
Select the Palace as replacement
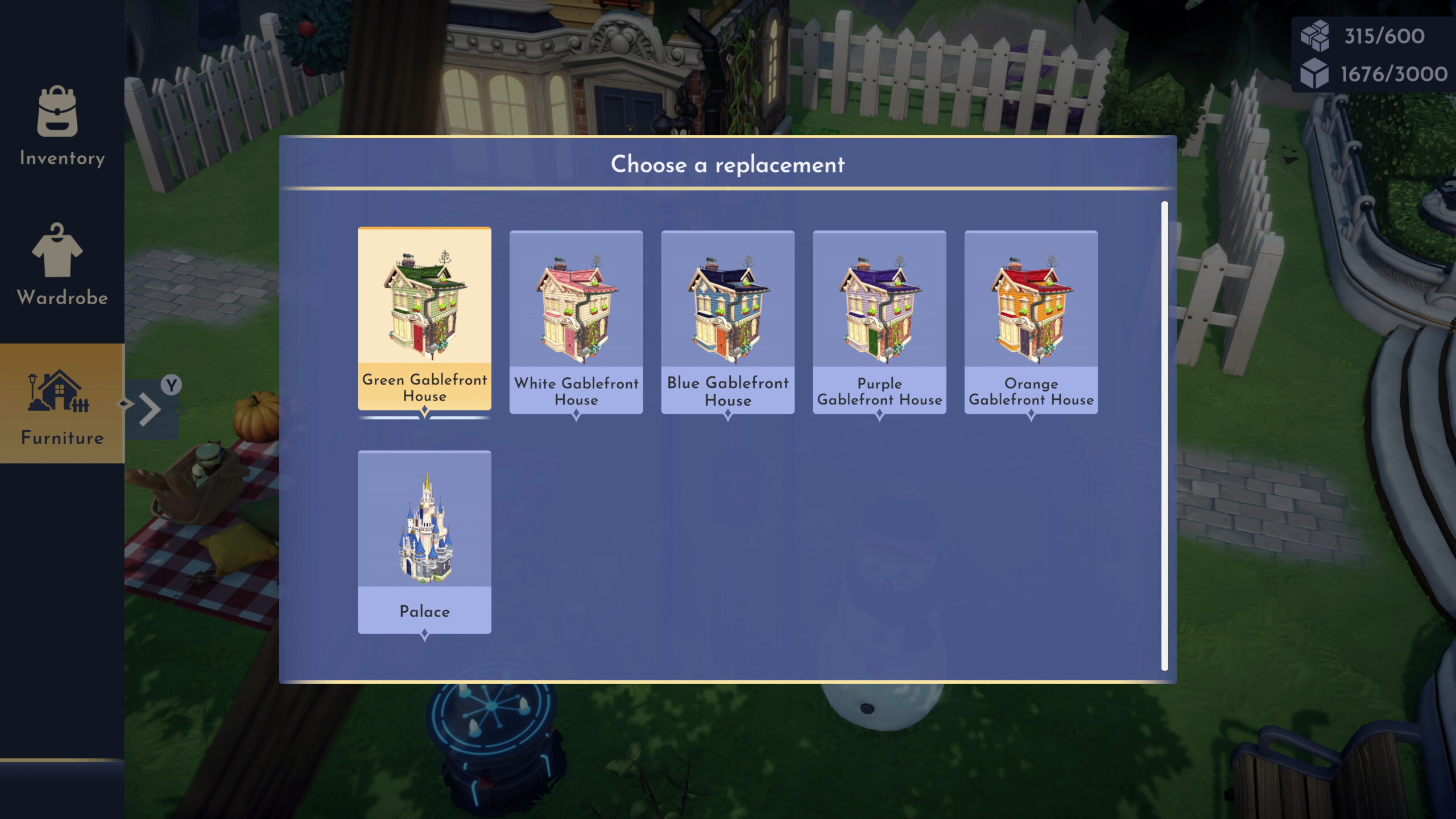(x=424, y=541)
